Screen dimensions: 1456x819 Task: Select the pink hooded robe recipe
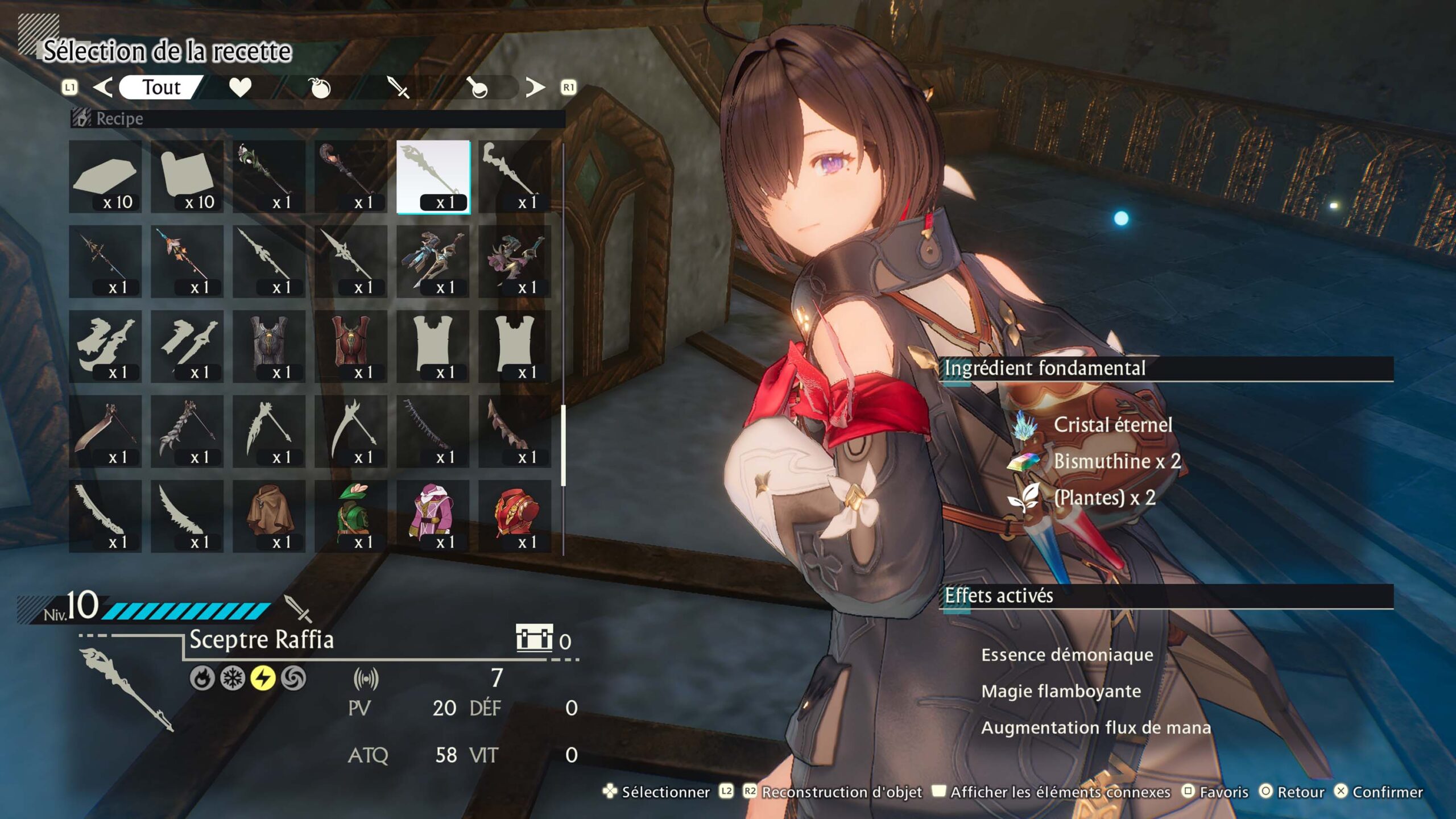(433, 516)
